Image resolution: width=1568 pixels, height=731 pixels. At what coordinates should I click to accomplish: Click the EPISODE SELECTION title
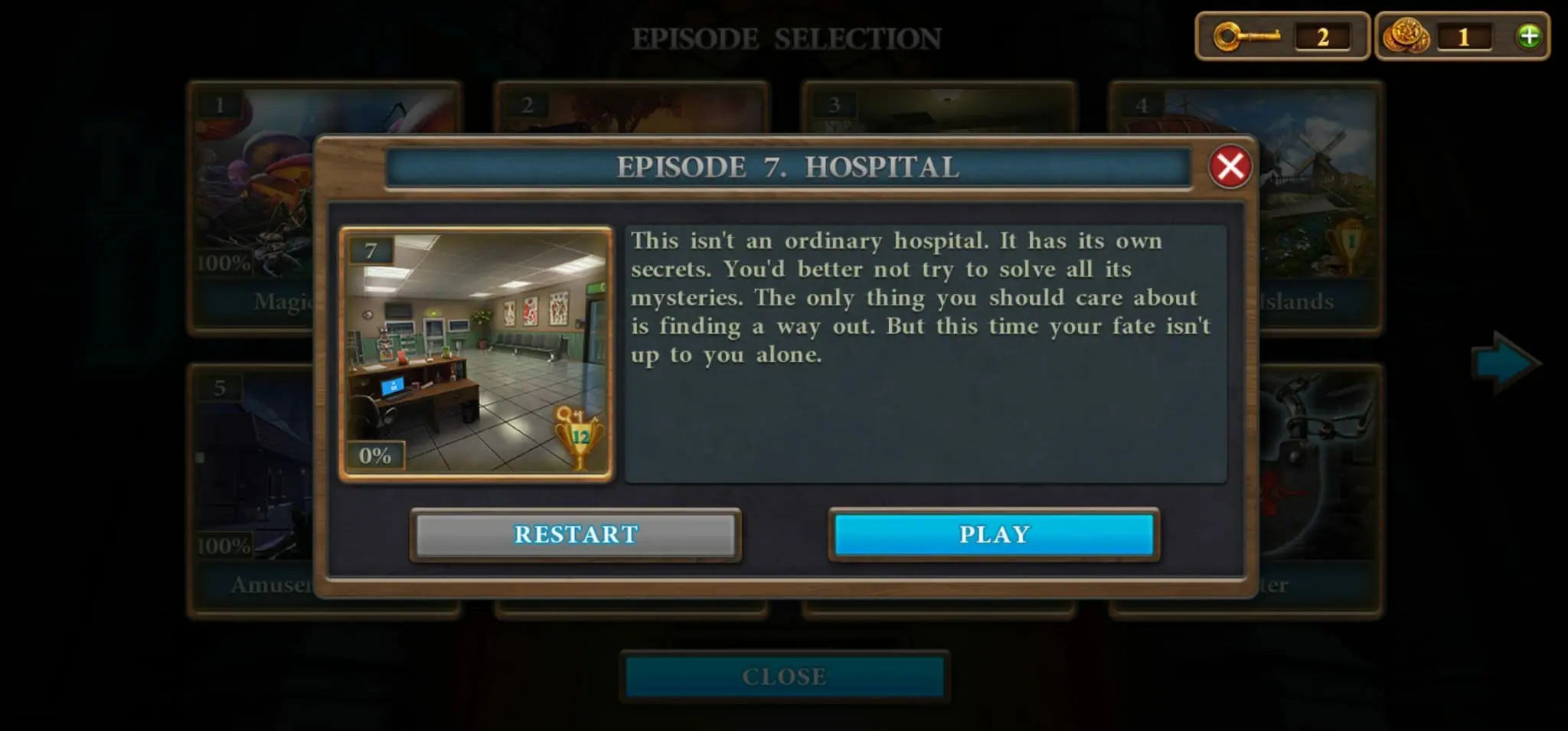[x=786, y=37]
